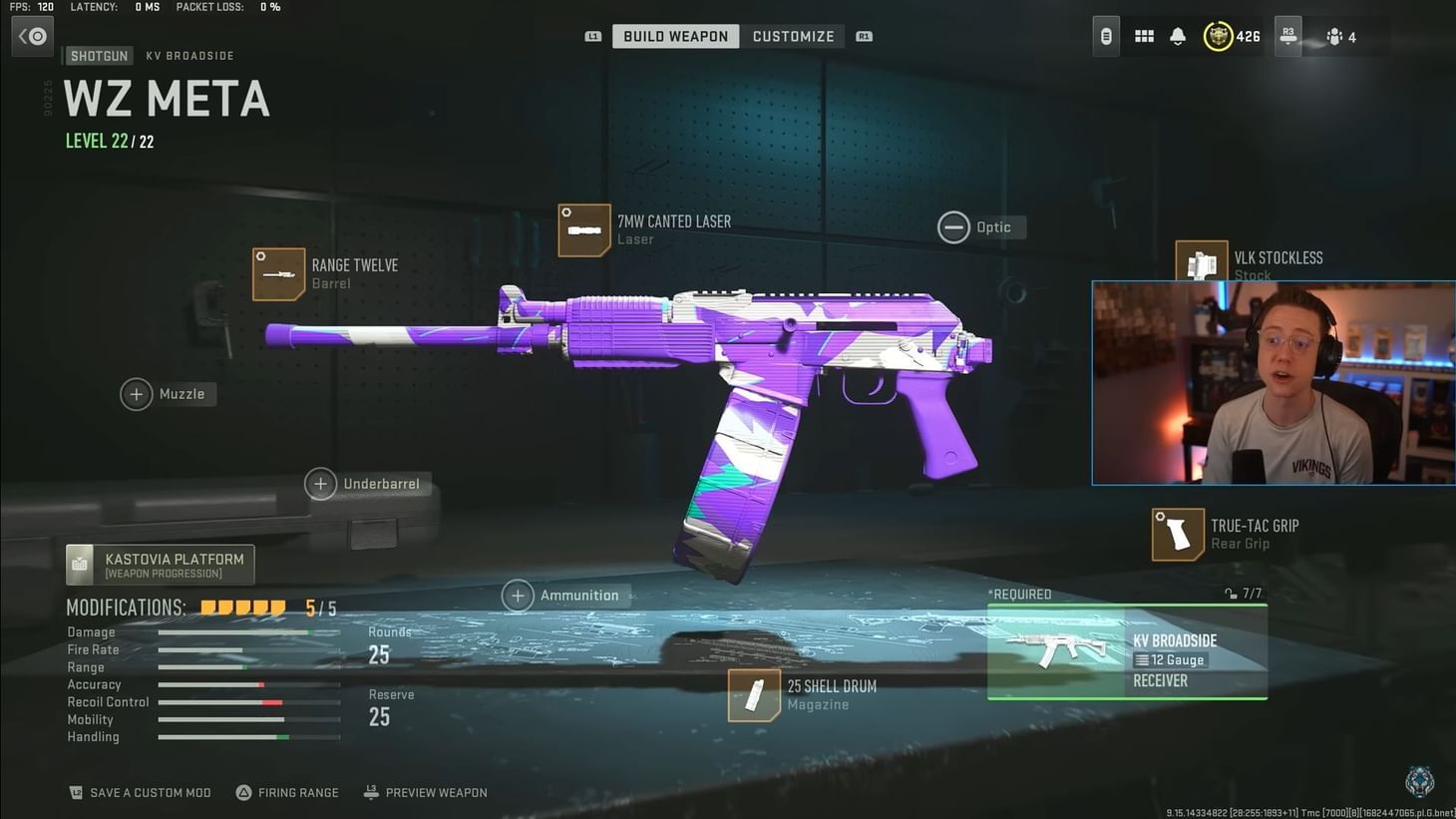Open the empty Optic attachment slot
The width and height of the screenshot is (1456, 819).
tap(953, 226)
